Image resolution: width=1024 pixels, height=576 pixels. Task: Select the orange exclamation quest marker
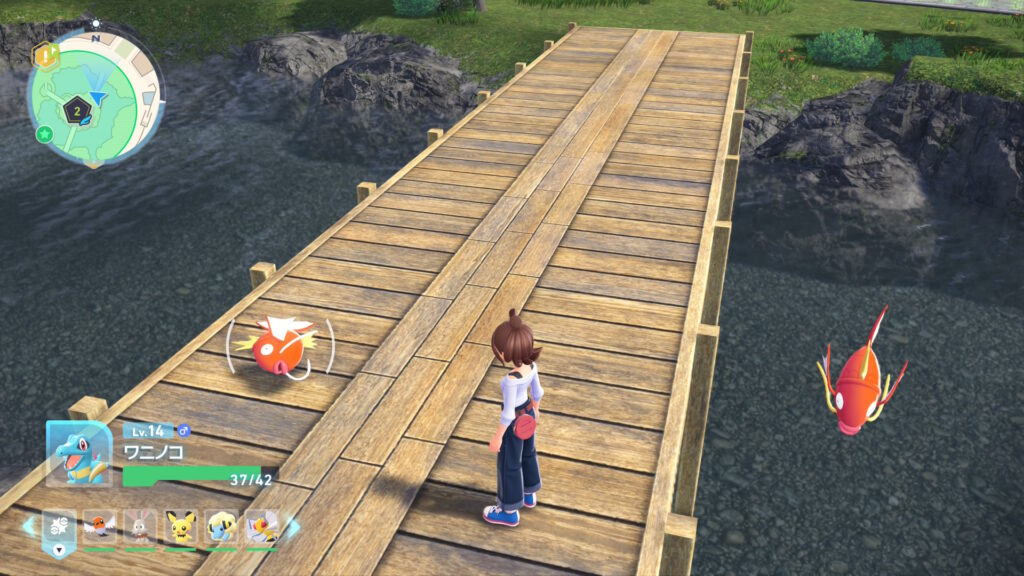click(45, 54)
